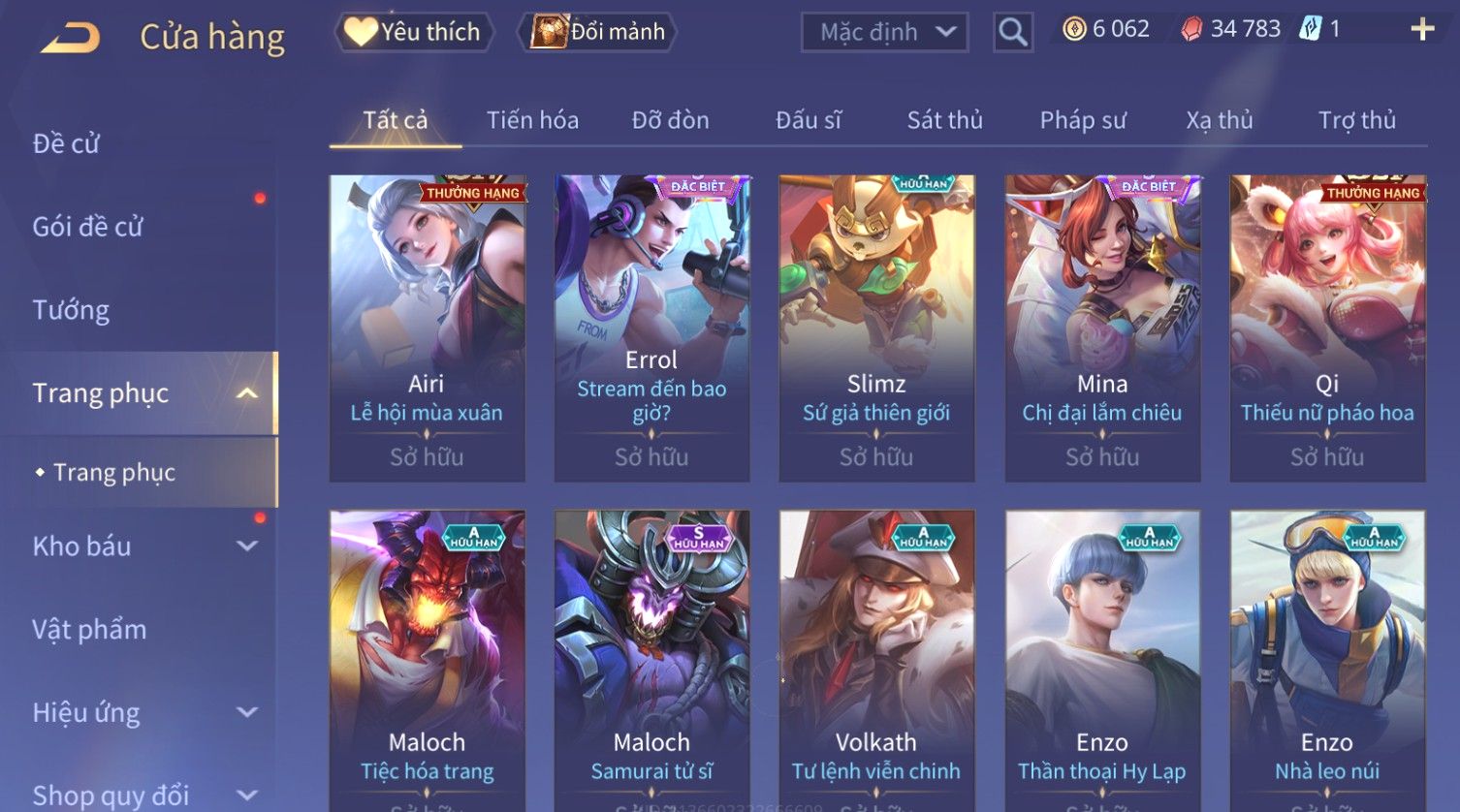Open the Gói đề cử section
This screenshot has height=812, width=1460.
coord(87,227)
